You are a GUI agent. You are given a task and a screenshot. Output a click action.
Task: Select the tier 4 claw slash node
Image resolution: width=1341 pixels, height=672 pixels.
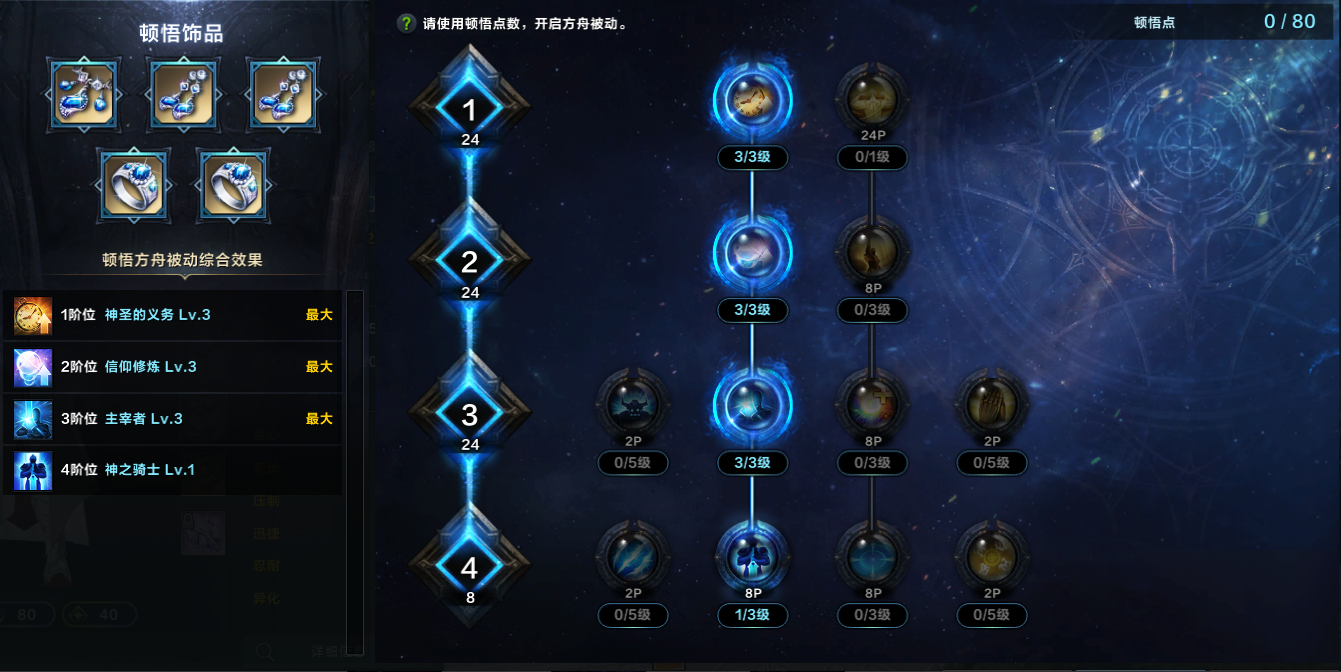click(632, 556)
